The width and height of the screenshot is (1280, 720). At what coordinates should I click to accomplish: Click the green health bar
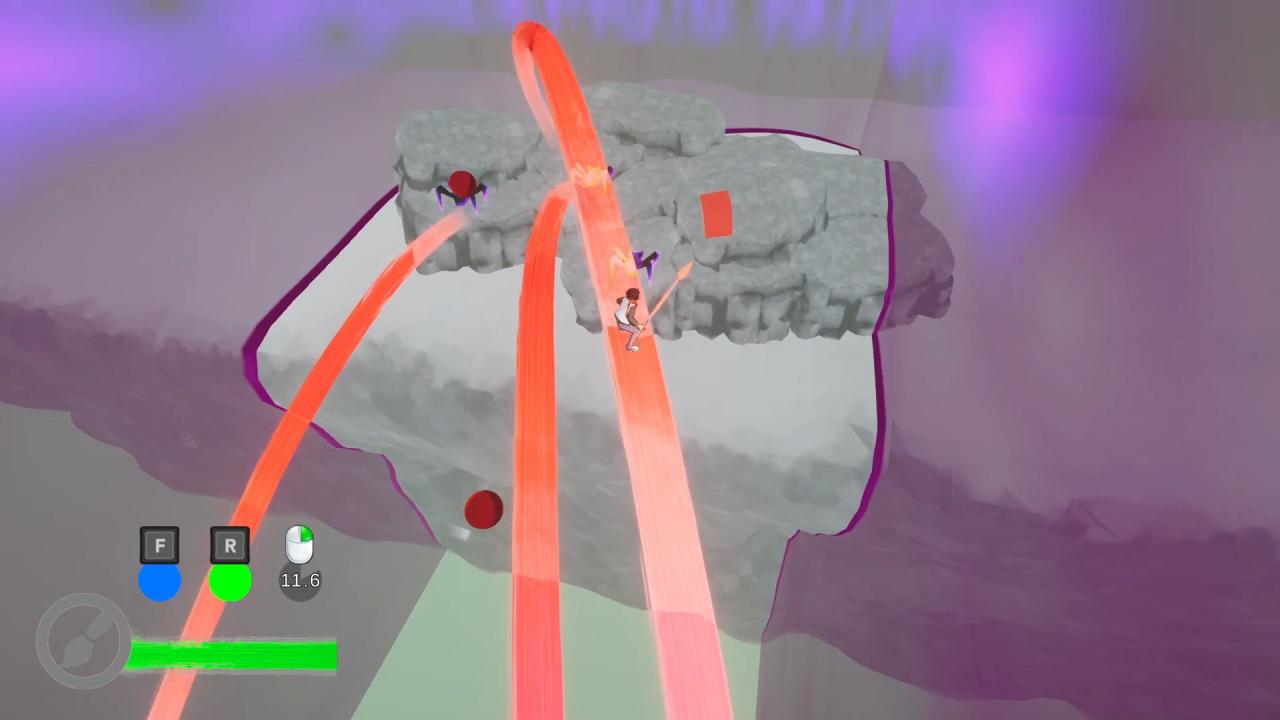(x=232, y=654)
